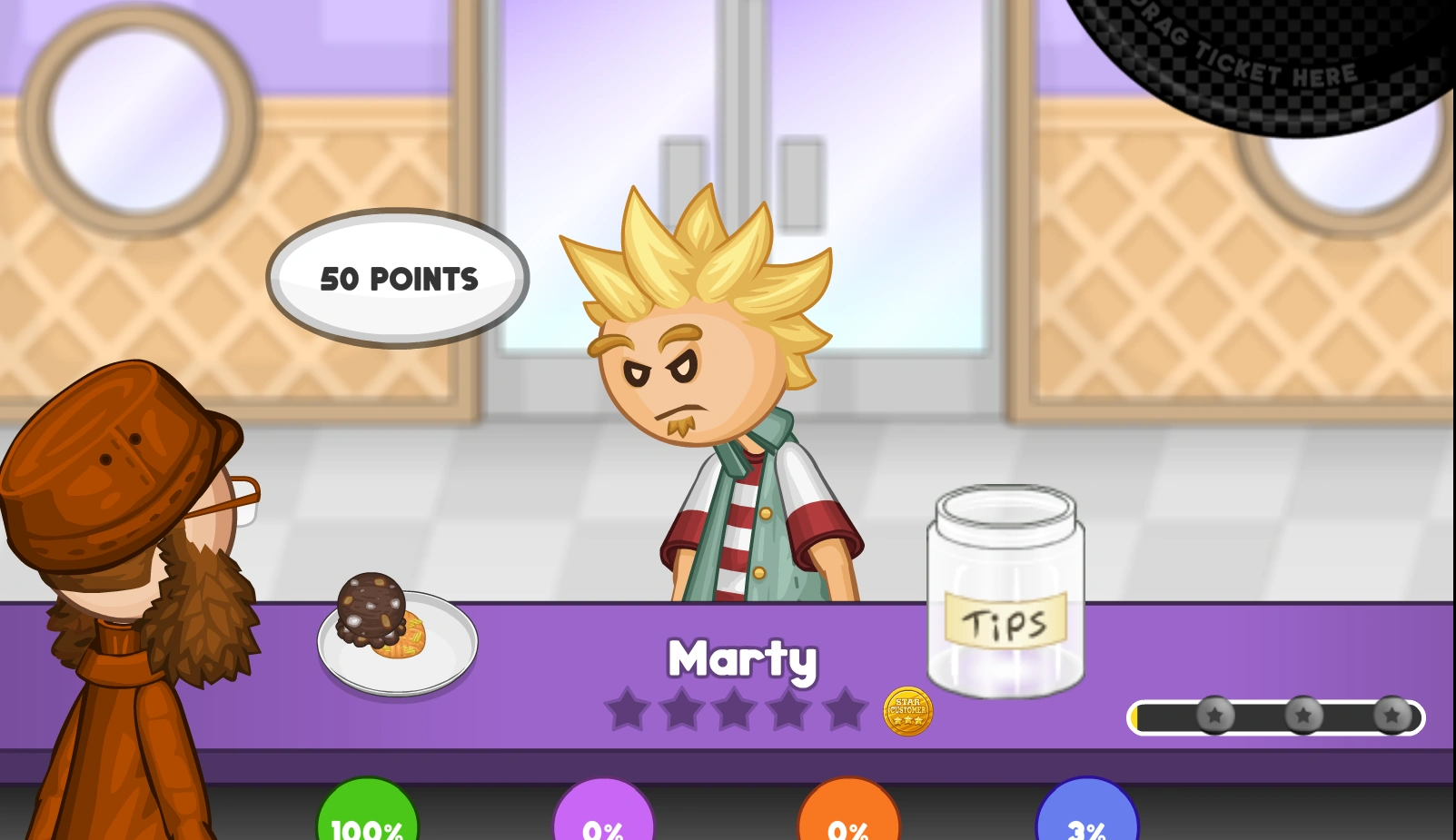The width and height of the screenshot is (1456, 840).
Task: Click the middle rating star below Marty's name
Action: point(735,709)
